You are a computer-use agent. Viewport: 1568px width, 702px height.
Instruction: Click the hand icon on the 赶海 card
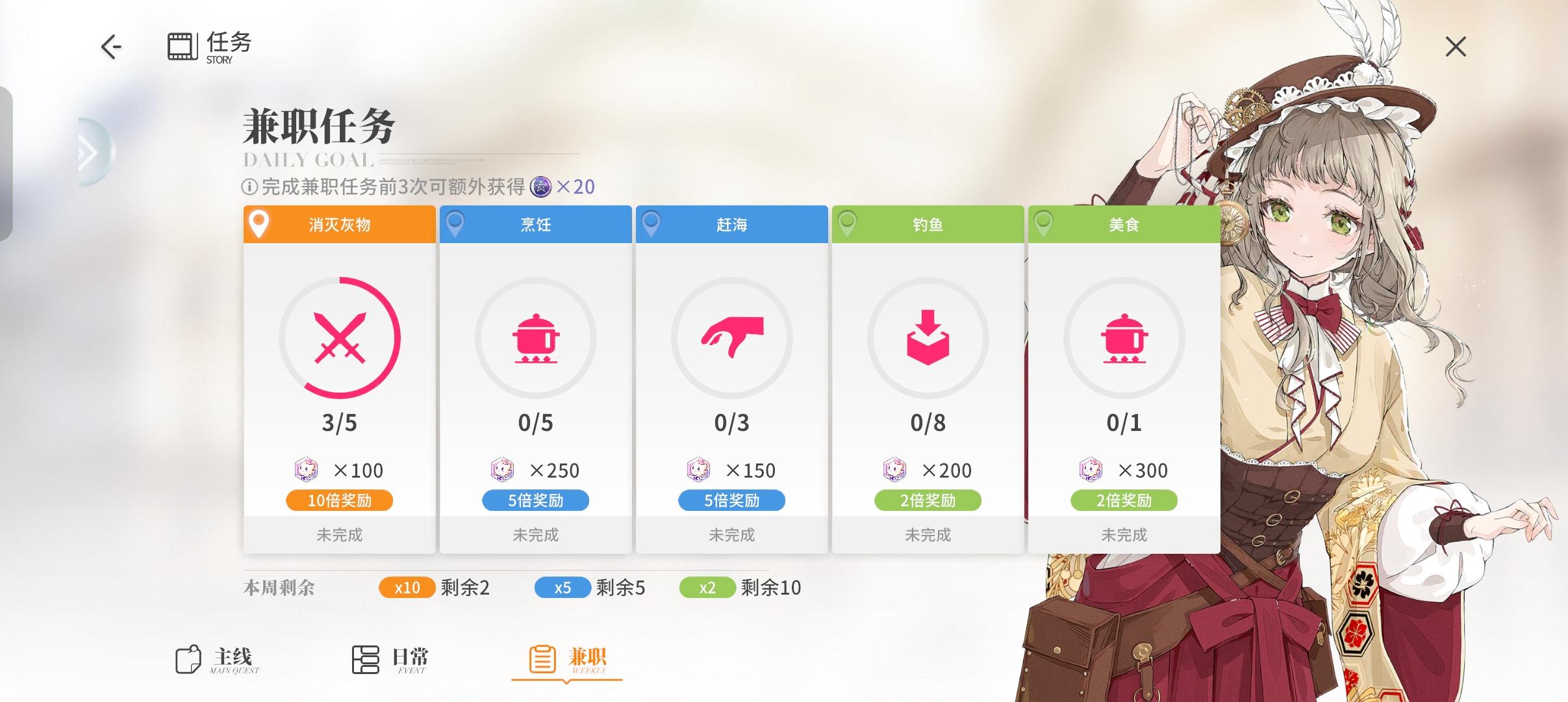coord(733,338)
